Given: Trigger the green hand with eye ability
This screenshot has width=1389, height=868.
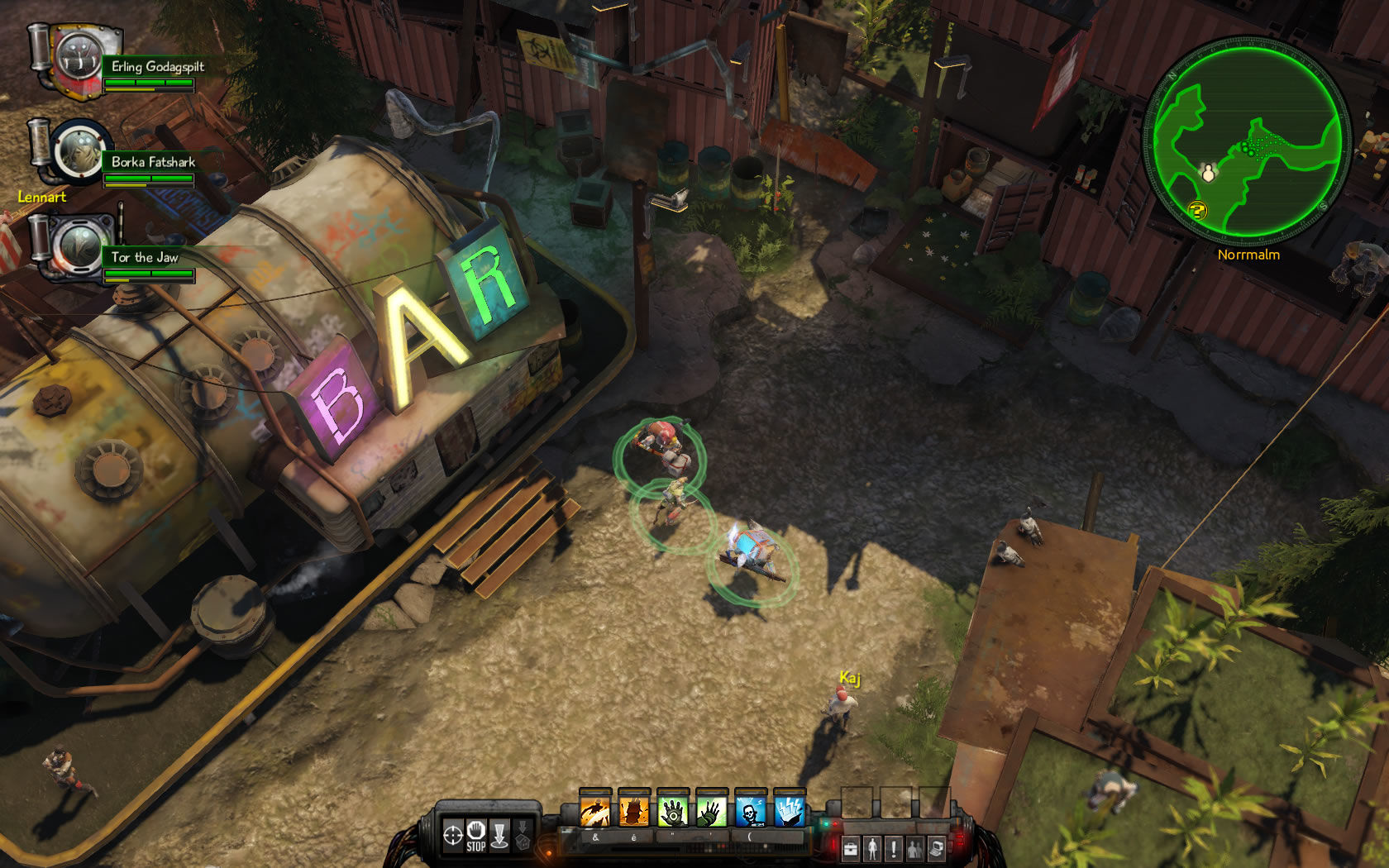Looking at the screenshot, I should click(x=673, y=811).
